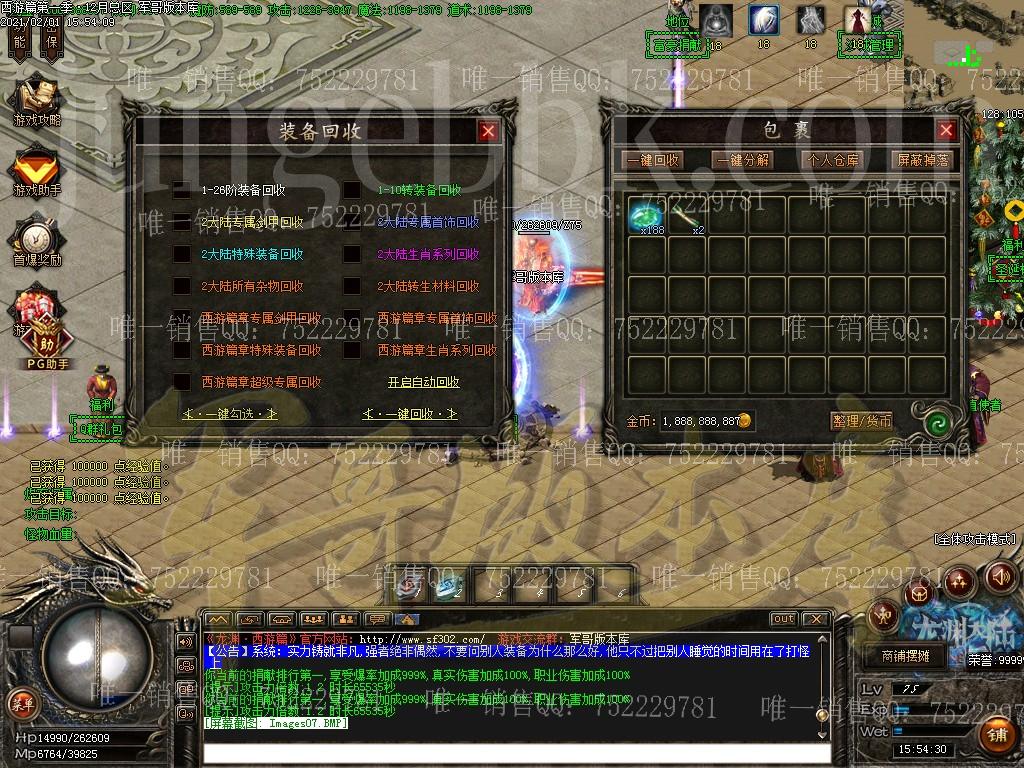Select the green gem item stack x188
This screenshot has height=768, width=1024.
point(647,216)
